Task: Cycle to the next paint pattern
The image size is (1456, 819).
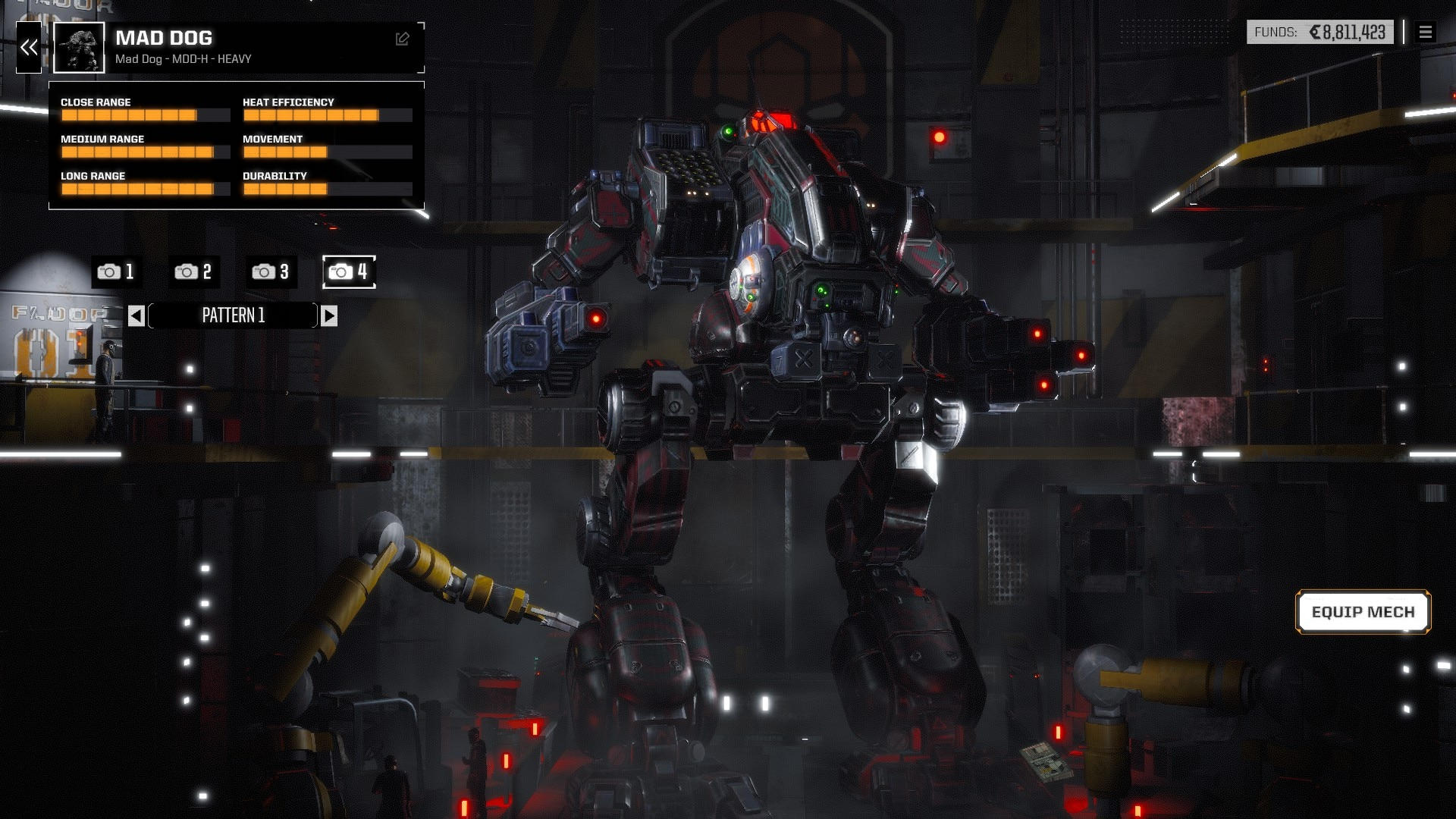Action: [x=329, y=315]
